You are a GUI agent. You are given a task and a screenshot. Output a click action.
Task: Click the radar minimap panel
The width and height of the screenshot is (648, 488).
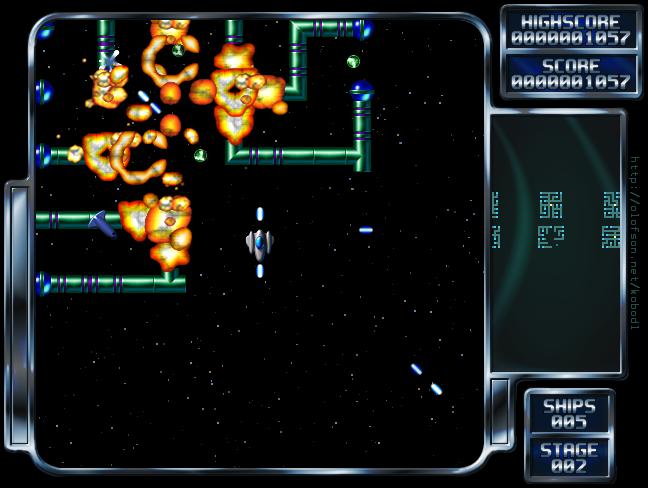(x=556, y=243)
